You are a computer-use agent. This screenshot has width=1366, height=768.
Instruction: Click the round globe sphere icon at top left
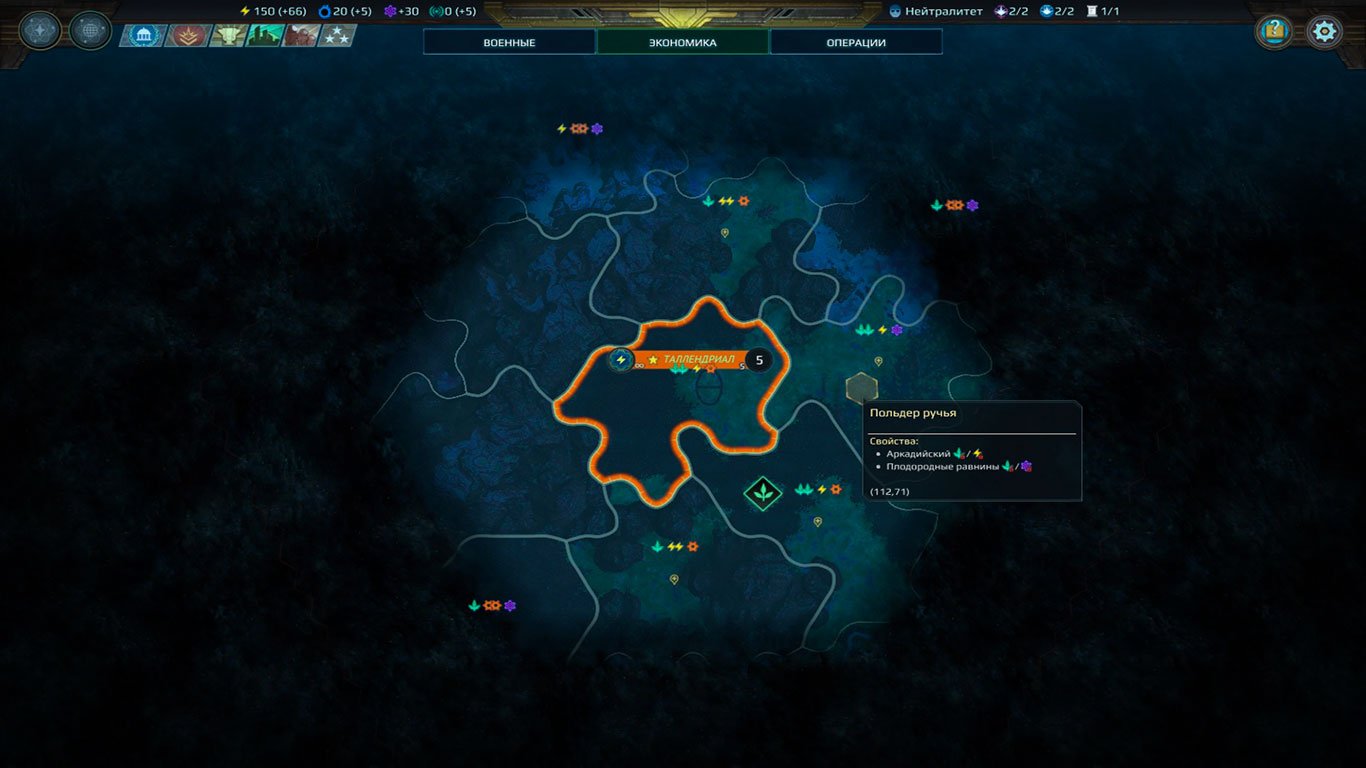[x=90, y=29]
